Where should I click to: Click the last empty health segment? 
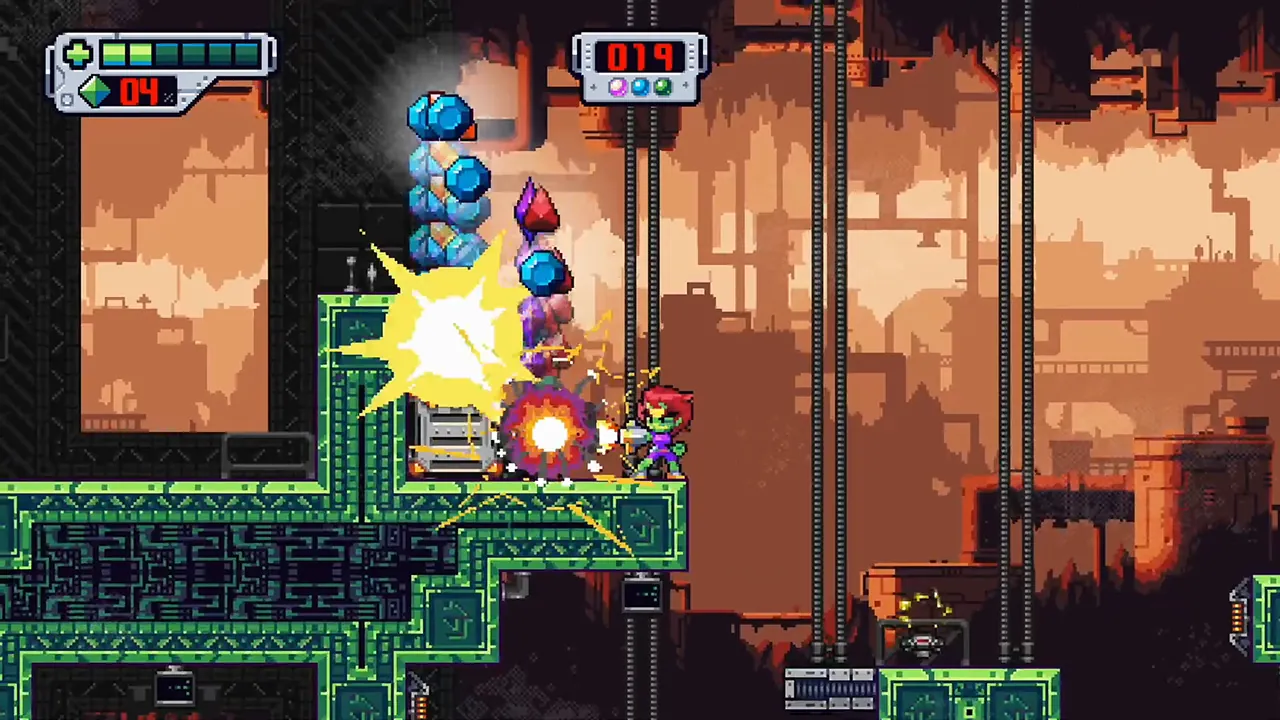245,54
